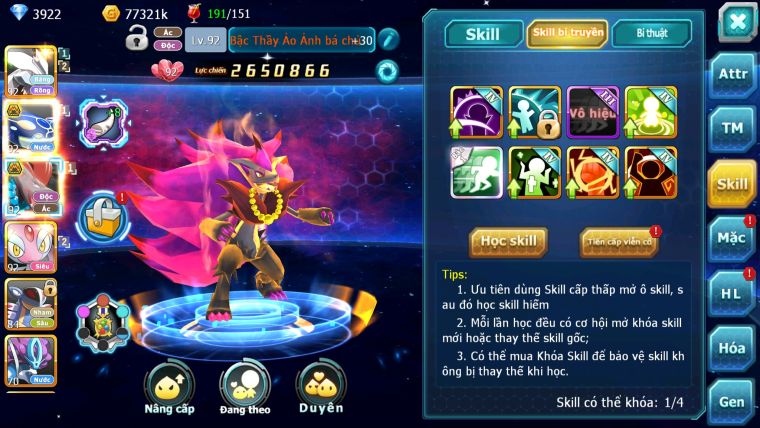Click the refresh icon beside Lực chiến

click(x=387, y=70)
